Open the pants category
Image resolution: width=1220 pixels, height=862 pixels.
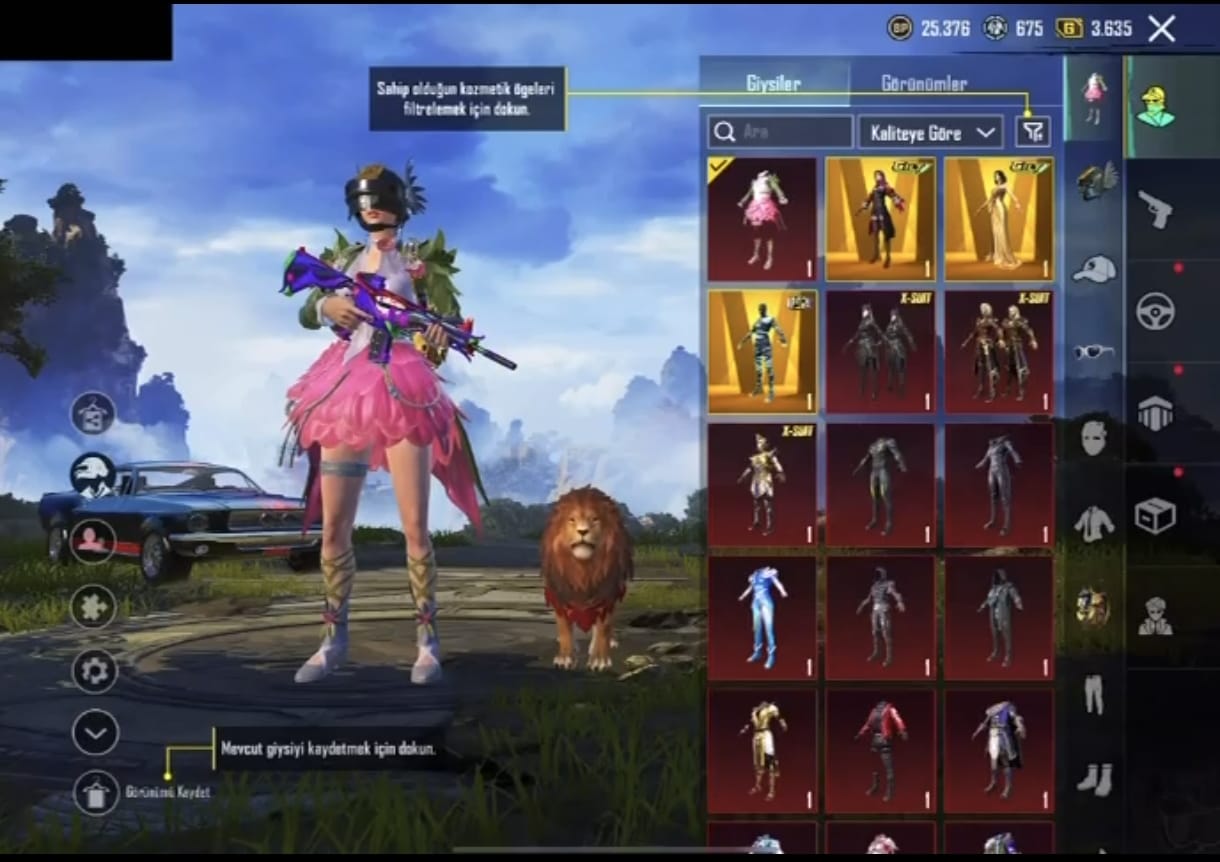click(1094, 693)
